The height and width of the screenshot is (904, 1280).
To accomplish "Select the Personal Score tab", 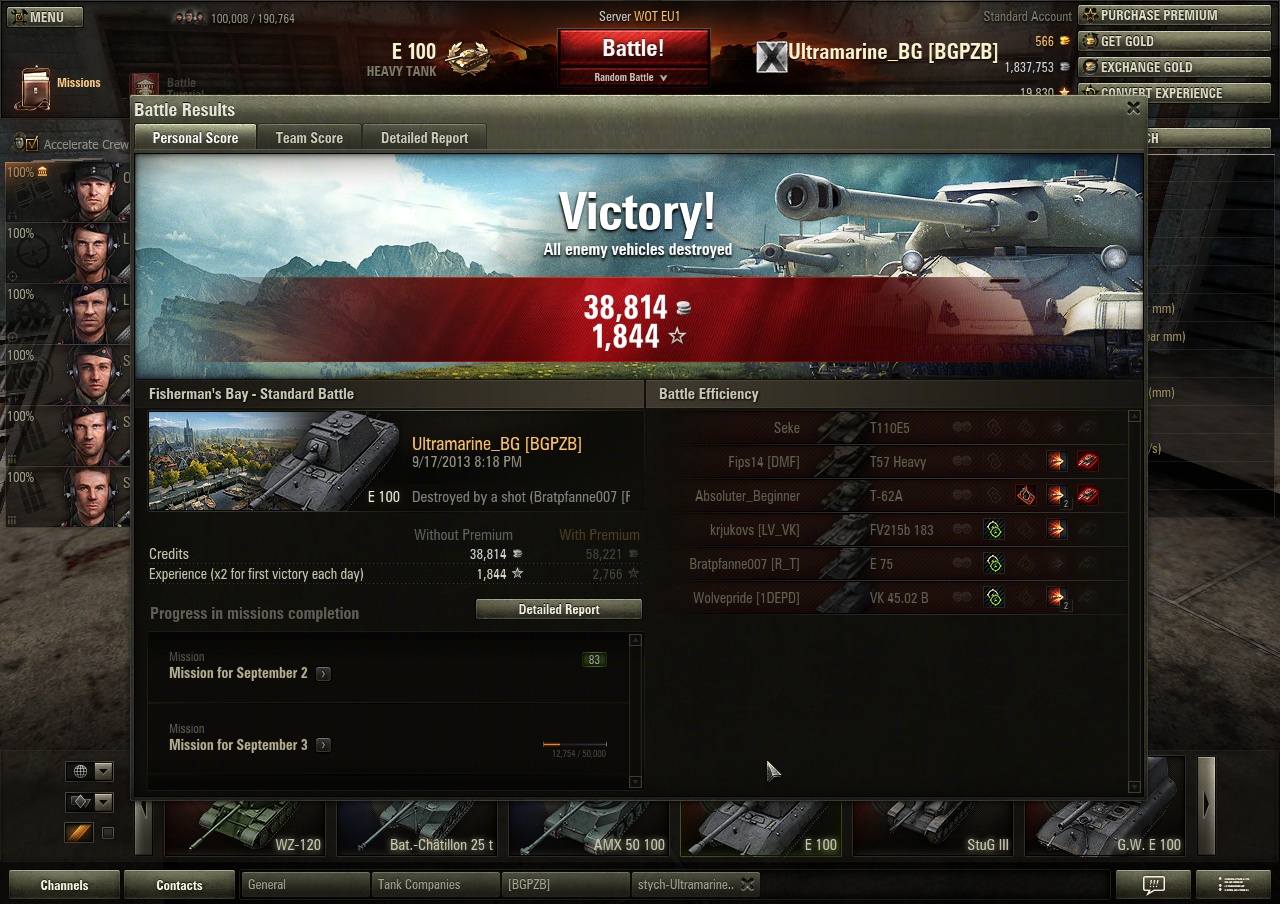I will click(x=195, y=138).
